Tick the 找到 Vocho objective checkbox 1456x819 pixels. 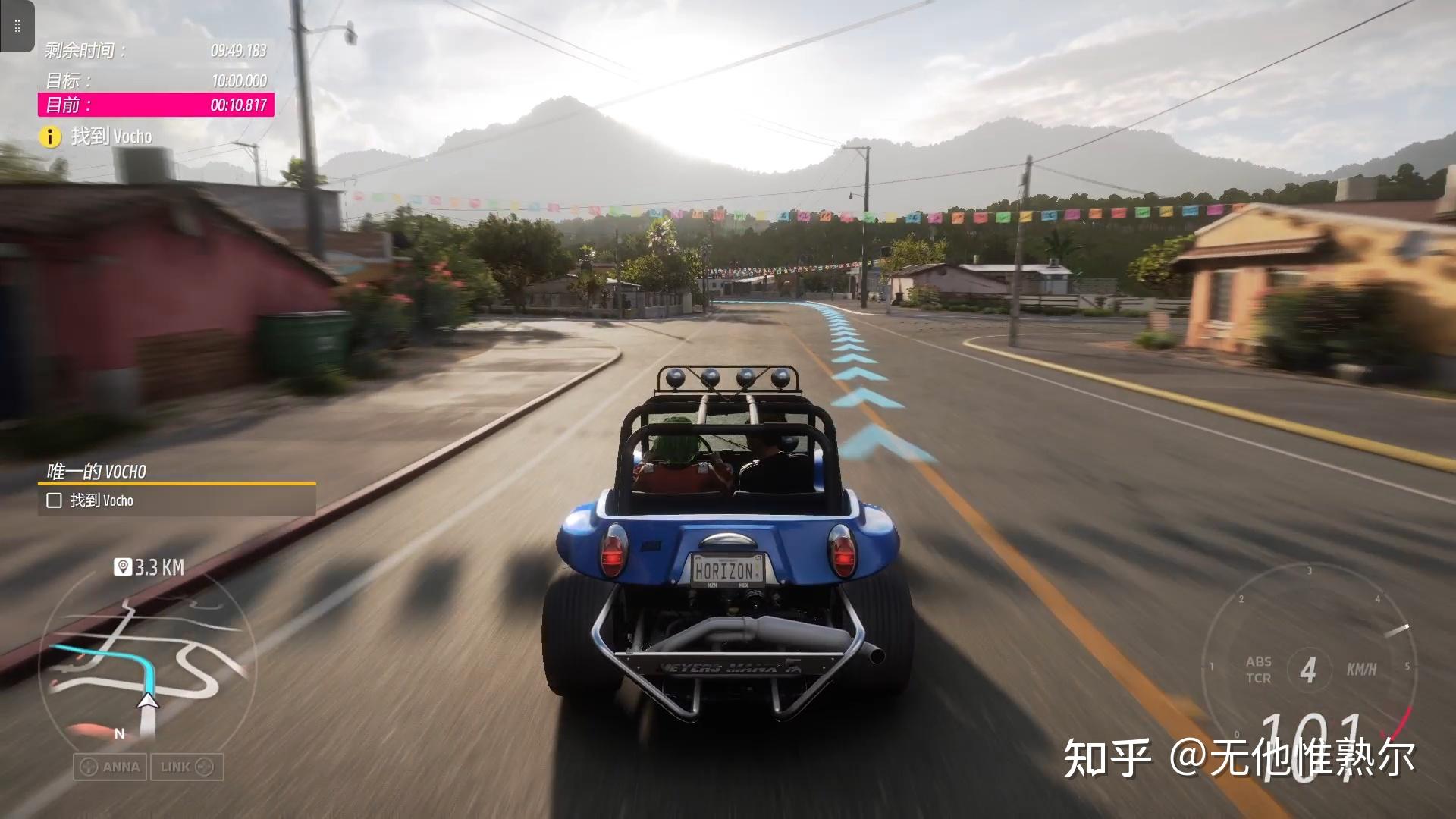[x=54, y=500]
